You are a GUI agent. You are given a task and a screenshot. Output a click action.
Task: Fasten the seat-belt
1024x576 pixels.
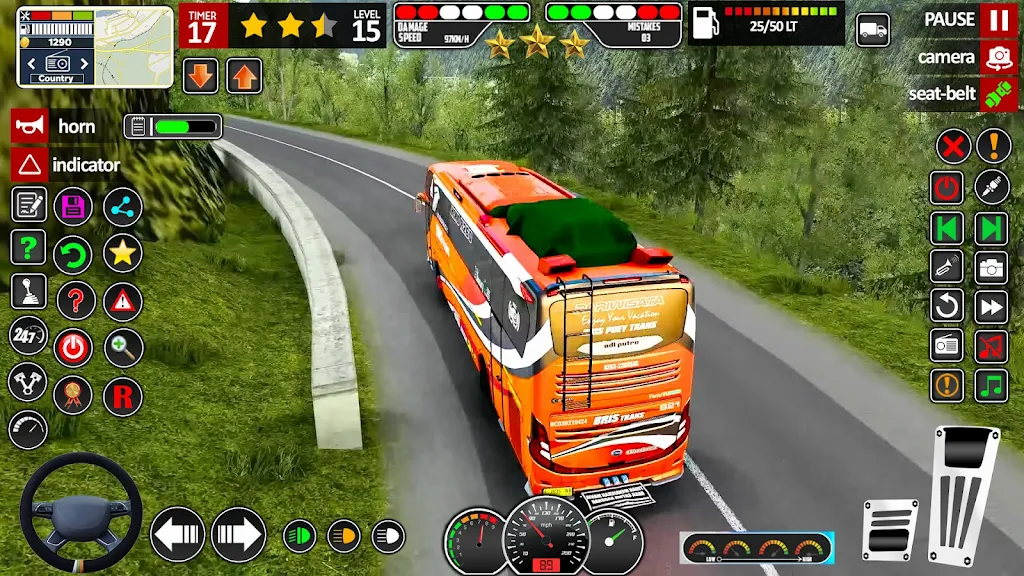[x=997, y=95]
